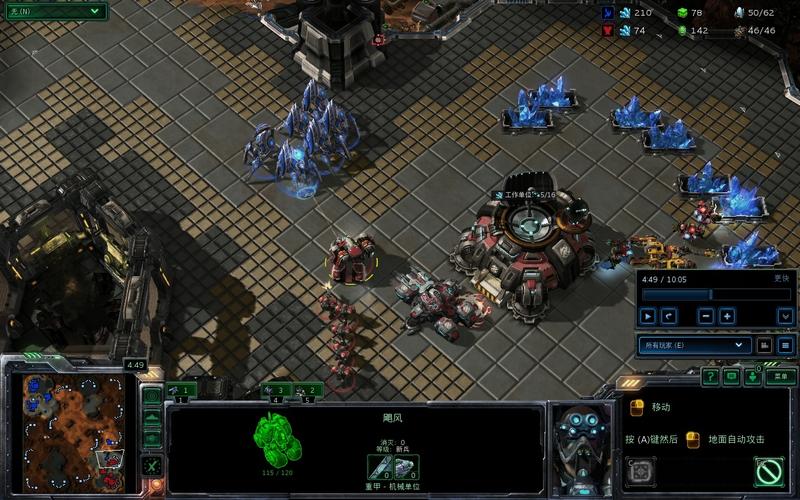Collapse the replay panel with the chevron button
This screenshot has height=500, width=800.
(x=785, y=316)
